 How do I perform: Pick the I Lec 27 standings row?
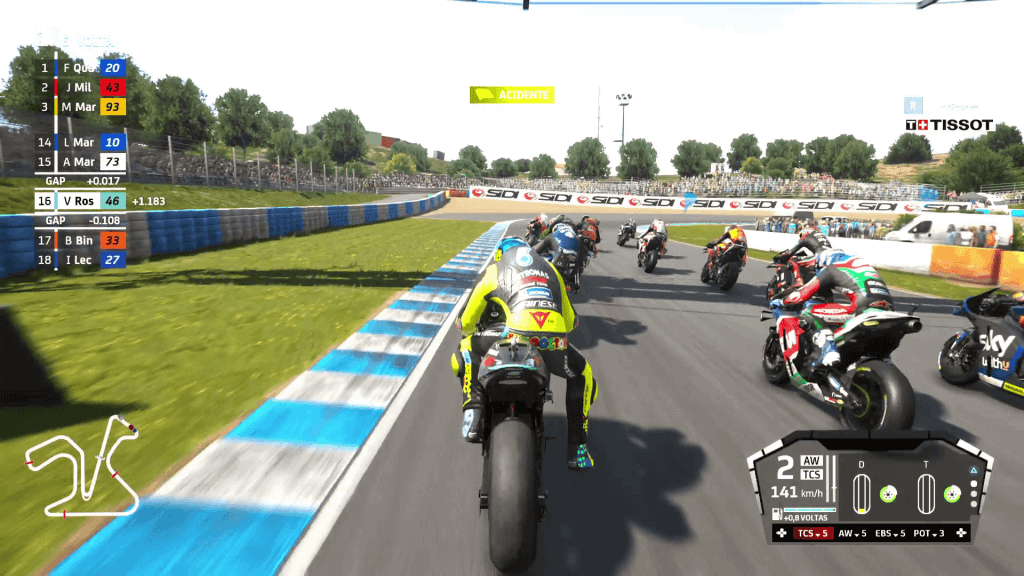(81, 260)
